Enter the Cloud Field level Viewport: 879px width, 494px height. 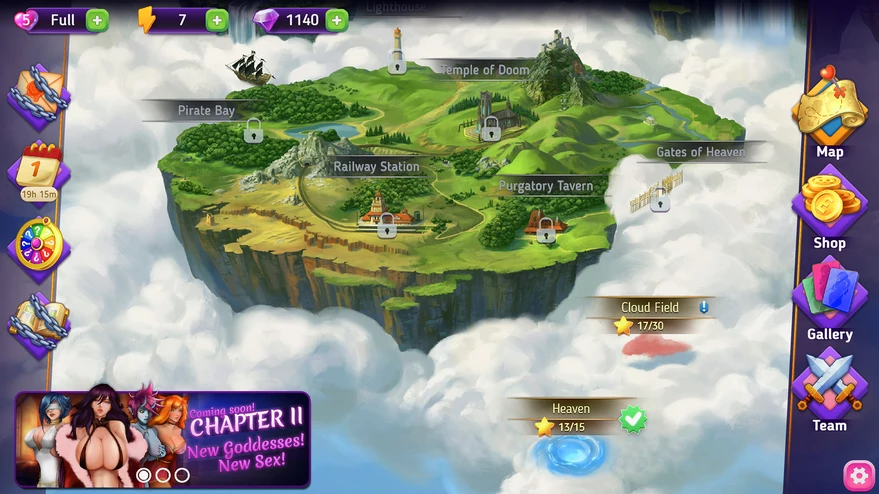click(x=656, y=345)
